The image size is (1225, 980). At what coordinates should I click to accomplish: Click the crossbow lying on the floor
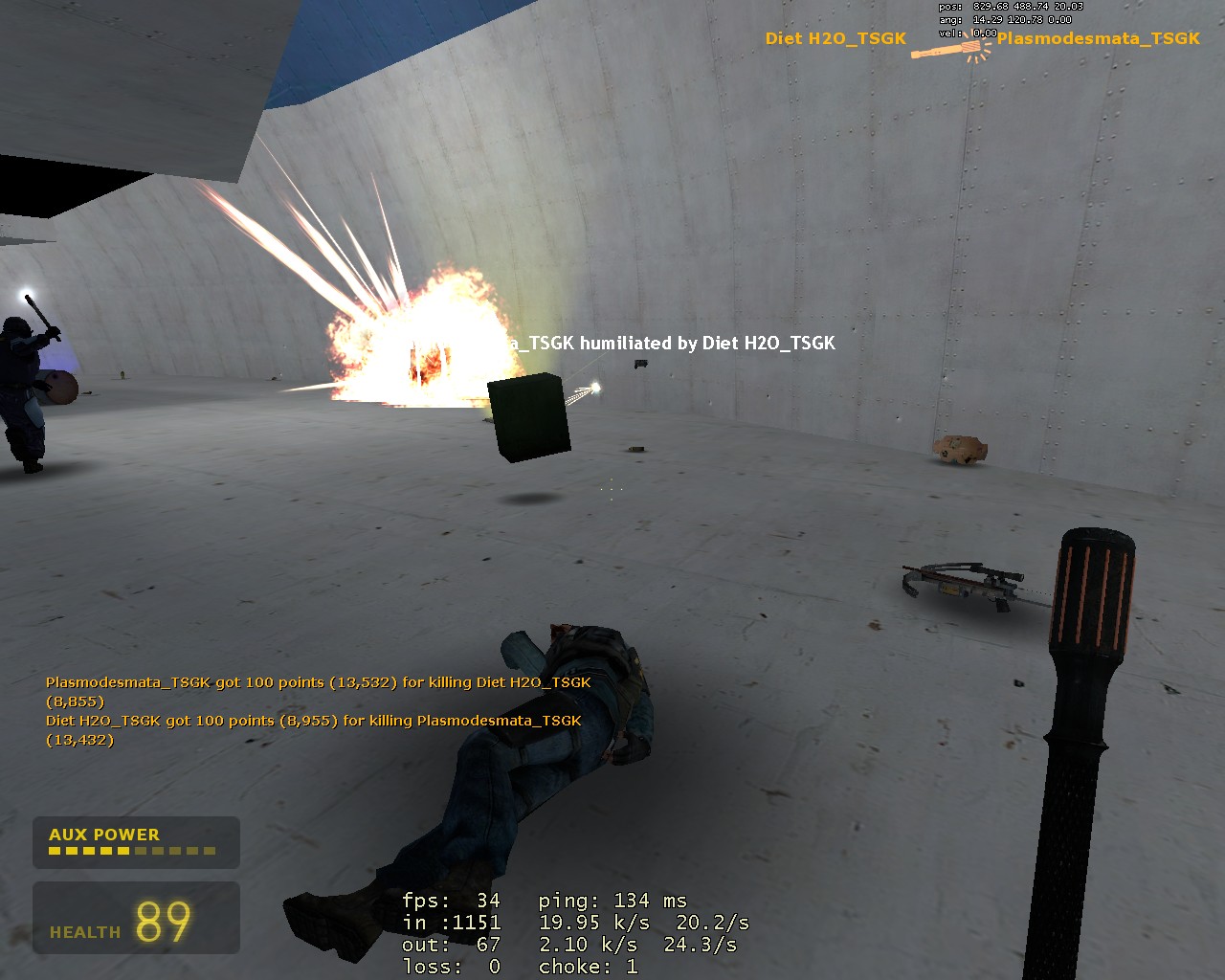coord(962,586)
